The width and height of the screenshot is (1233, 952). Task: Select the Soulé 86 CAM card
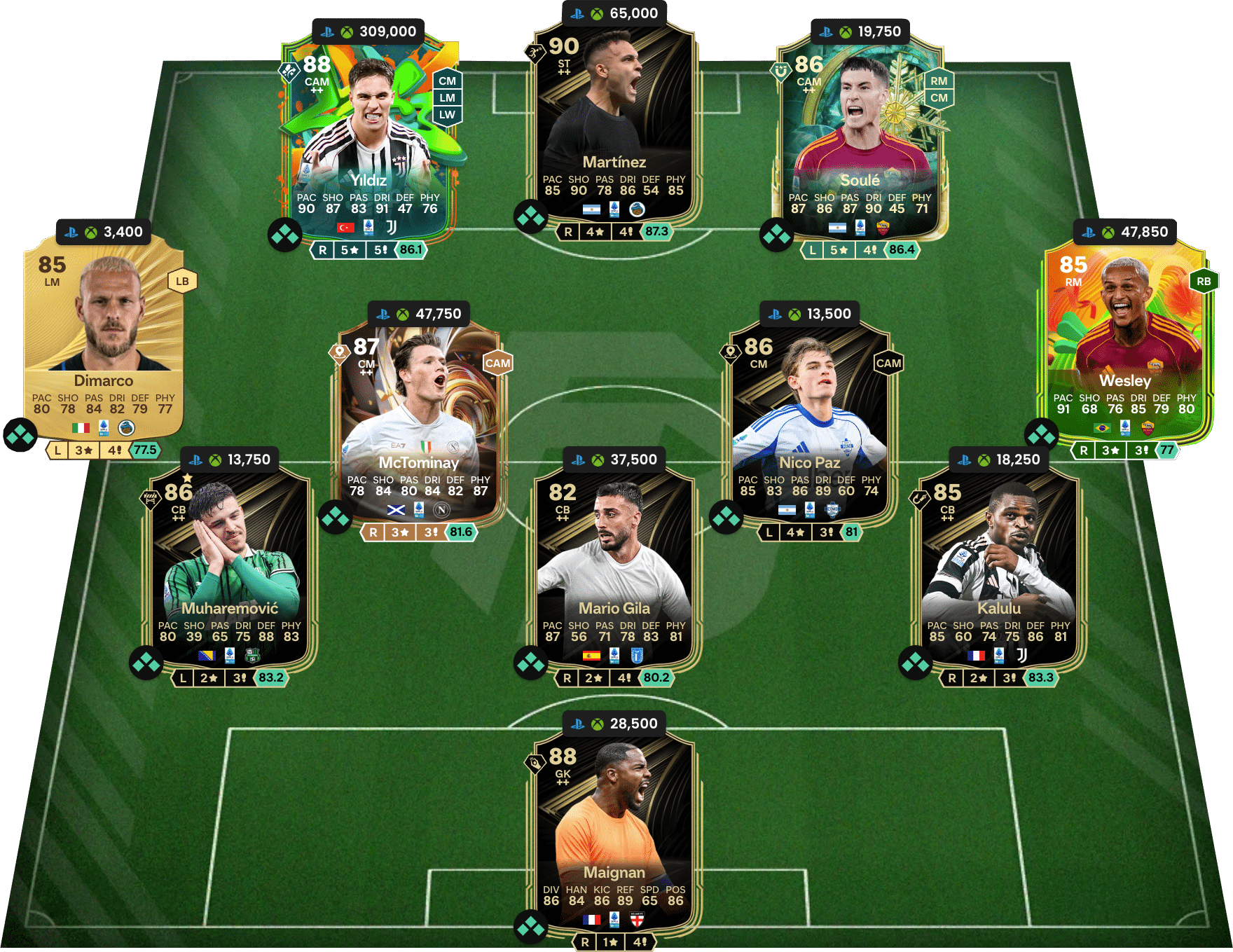(860, 140)
